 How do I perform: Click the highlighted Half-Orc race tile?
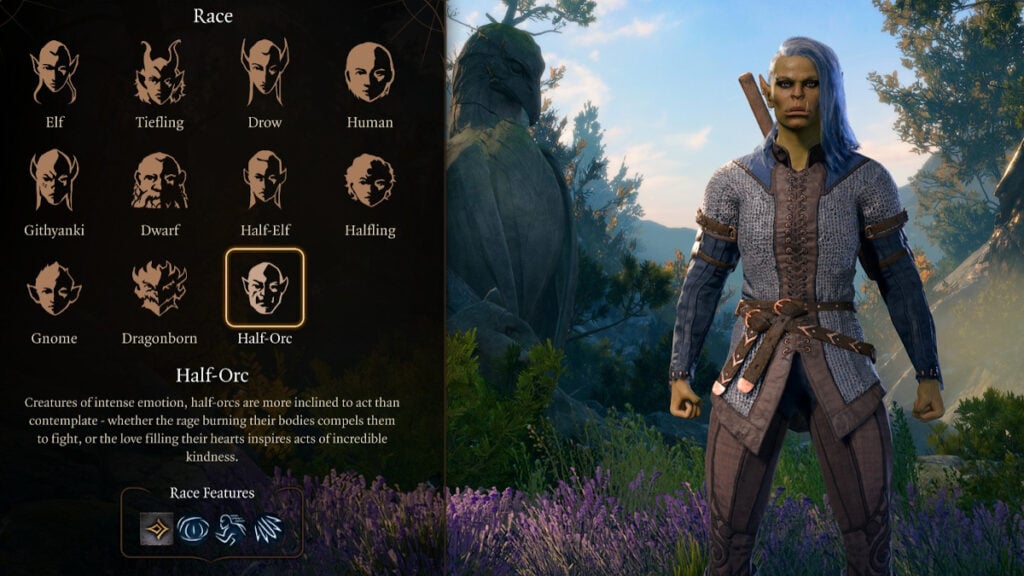(x=265, y=288)
